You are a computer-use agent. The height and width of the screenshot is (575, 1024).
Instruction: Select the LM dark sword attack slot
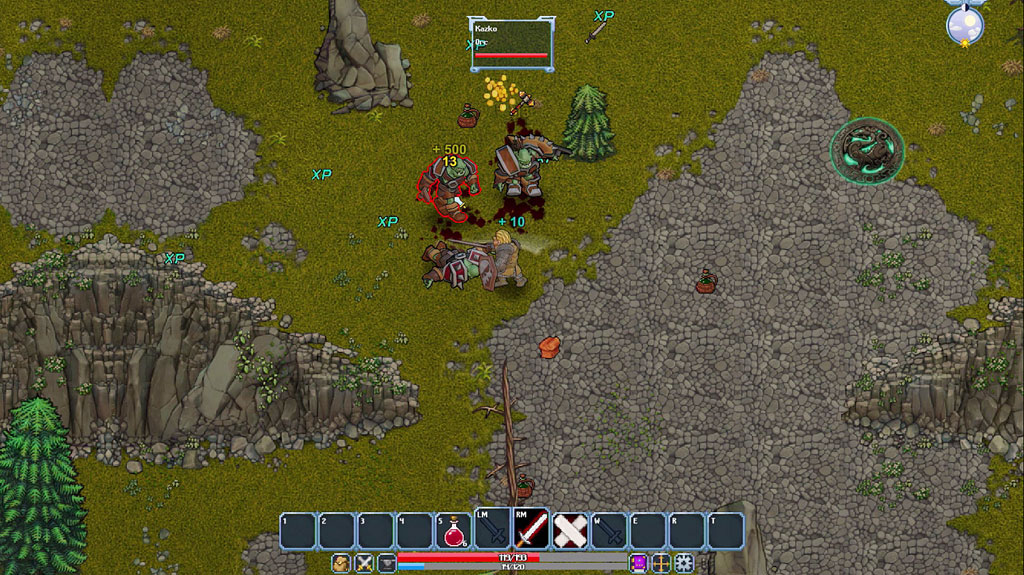click(493, 530)
